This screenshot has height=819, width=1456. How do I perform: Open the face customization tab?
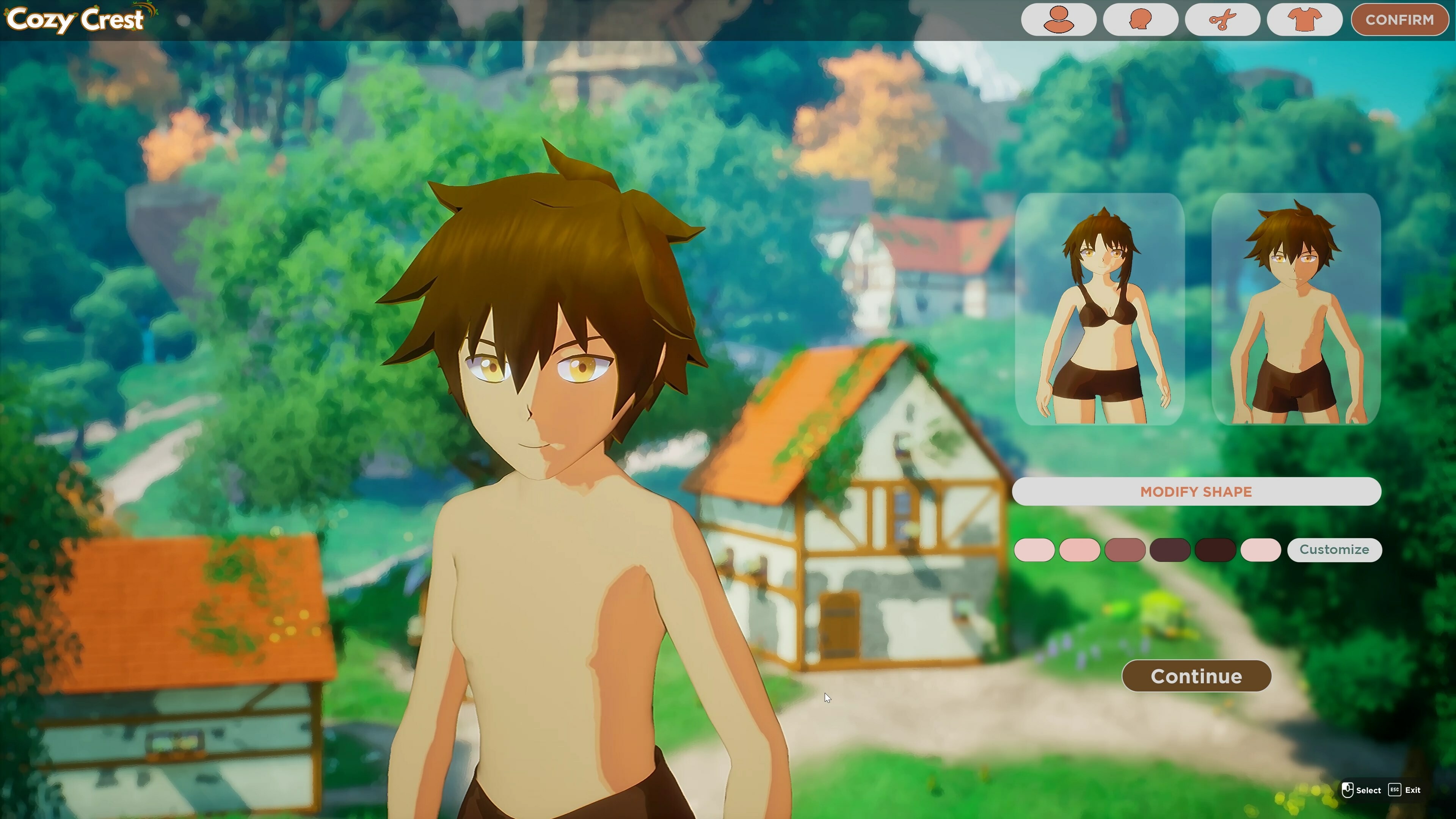1141,20
